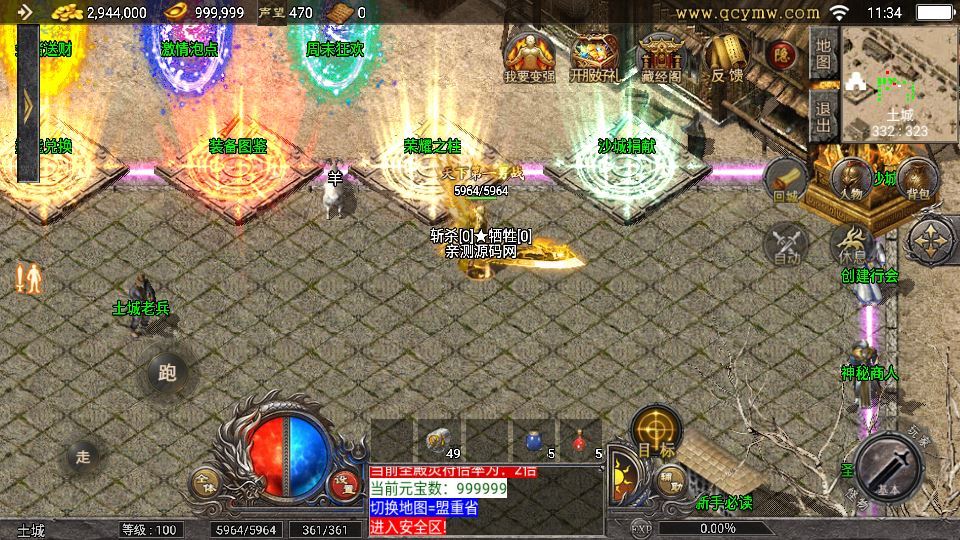
Task: Select the 跑 run movement button
Action: [167, 373]
